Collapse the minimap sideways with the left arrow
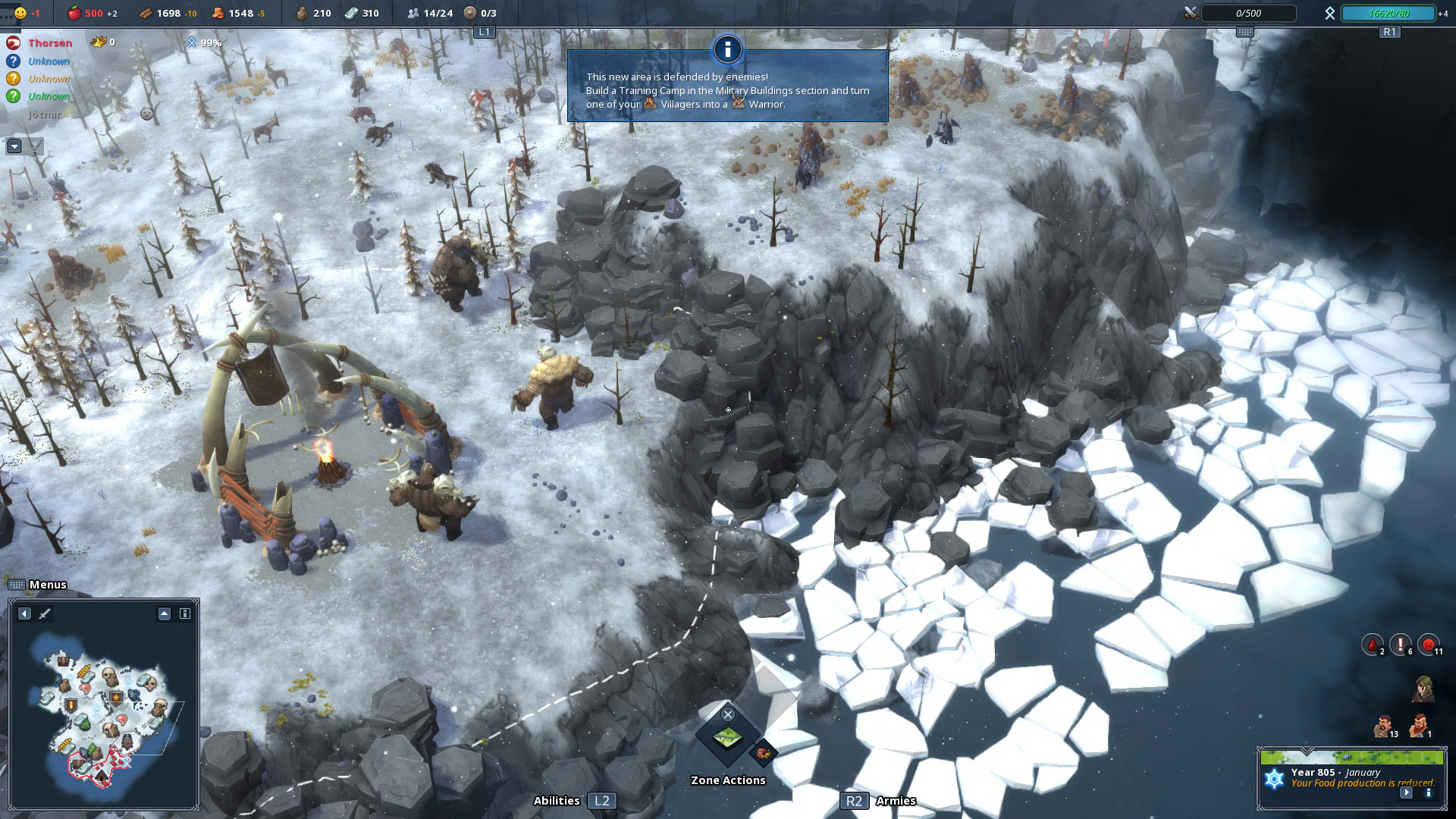This screenshot has height=819, width=1456. (x=24, y=614)
